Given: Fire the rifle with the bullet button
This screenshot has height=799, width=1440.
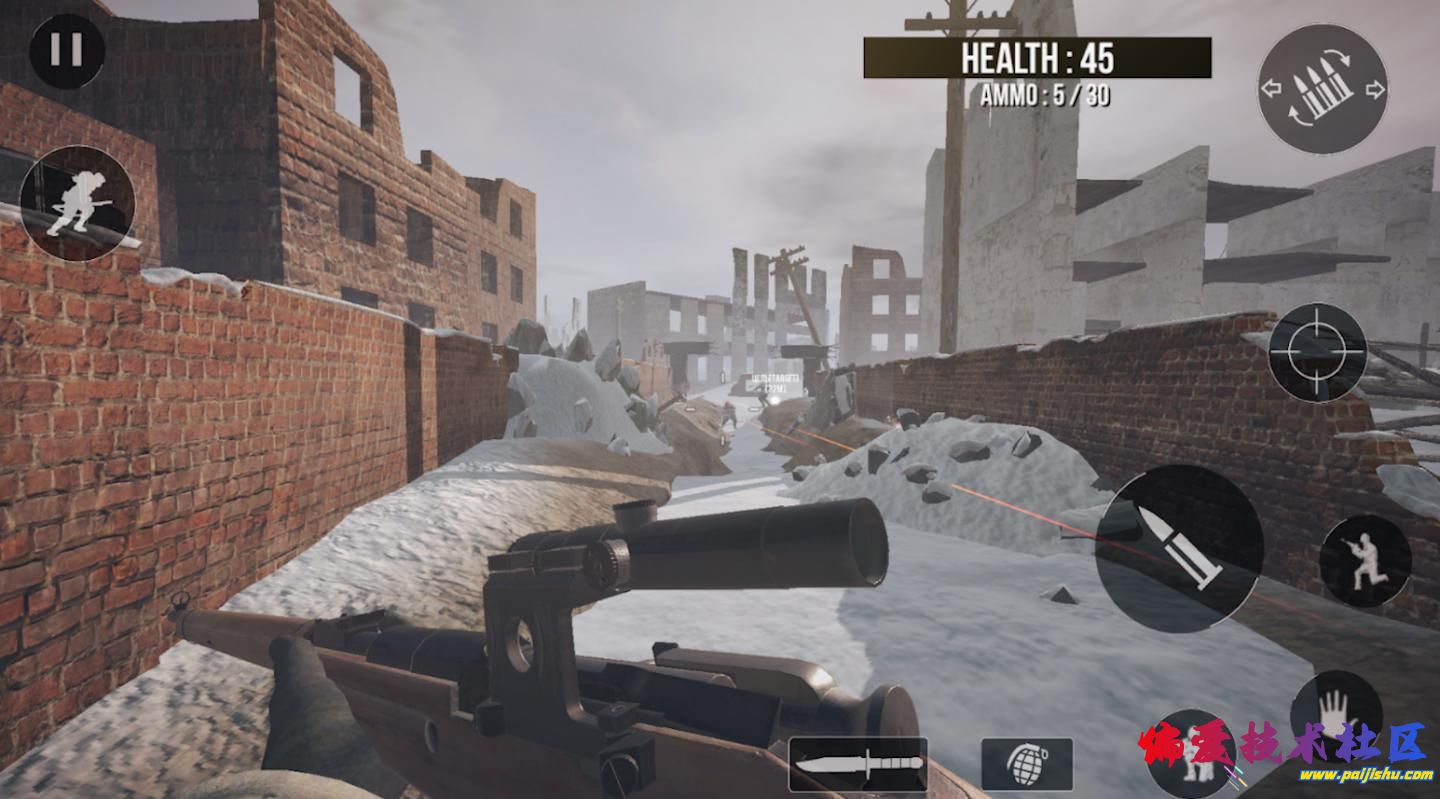Looking at the screenshot, I should point(1179,548).
